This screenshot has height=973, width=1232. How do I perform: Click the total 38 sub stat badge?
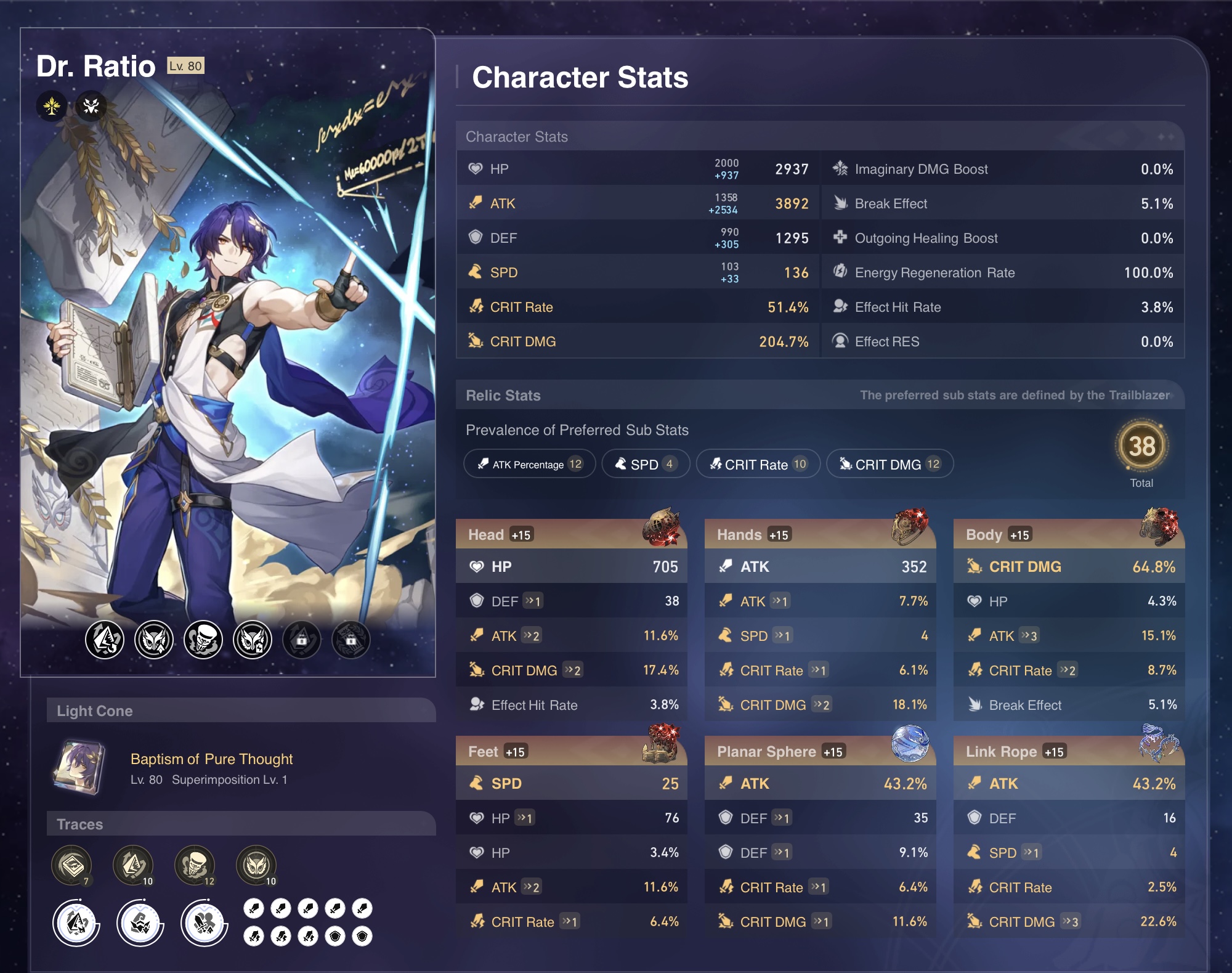(1141, 446)
